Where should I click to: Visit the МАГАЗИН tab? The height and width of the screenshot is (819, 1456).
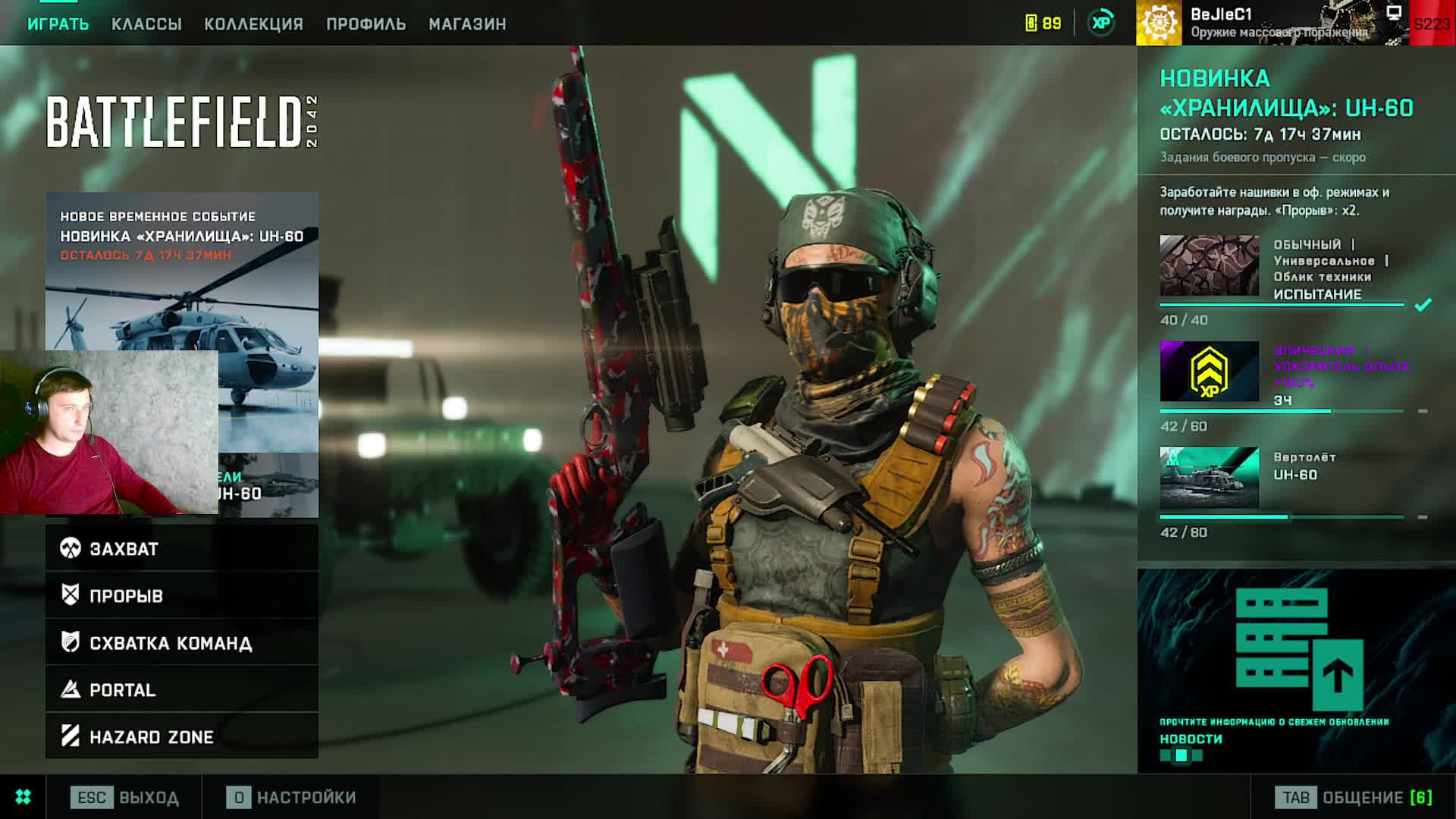467,24
